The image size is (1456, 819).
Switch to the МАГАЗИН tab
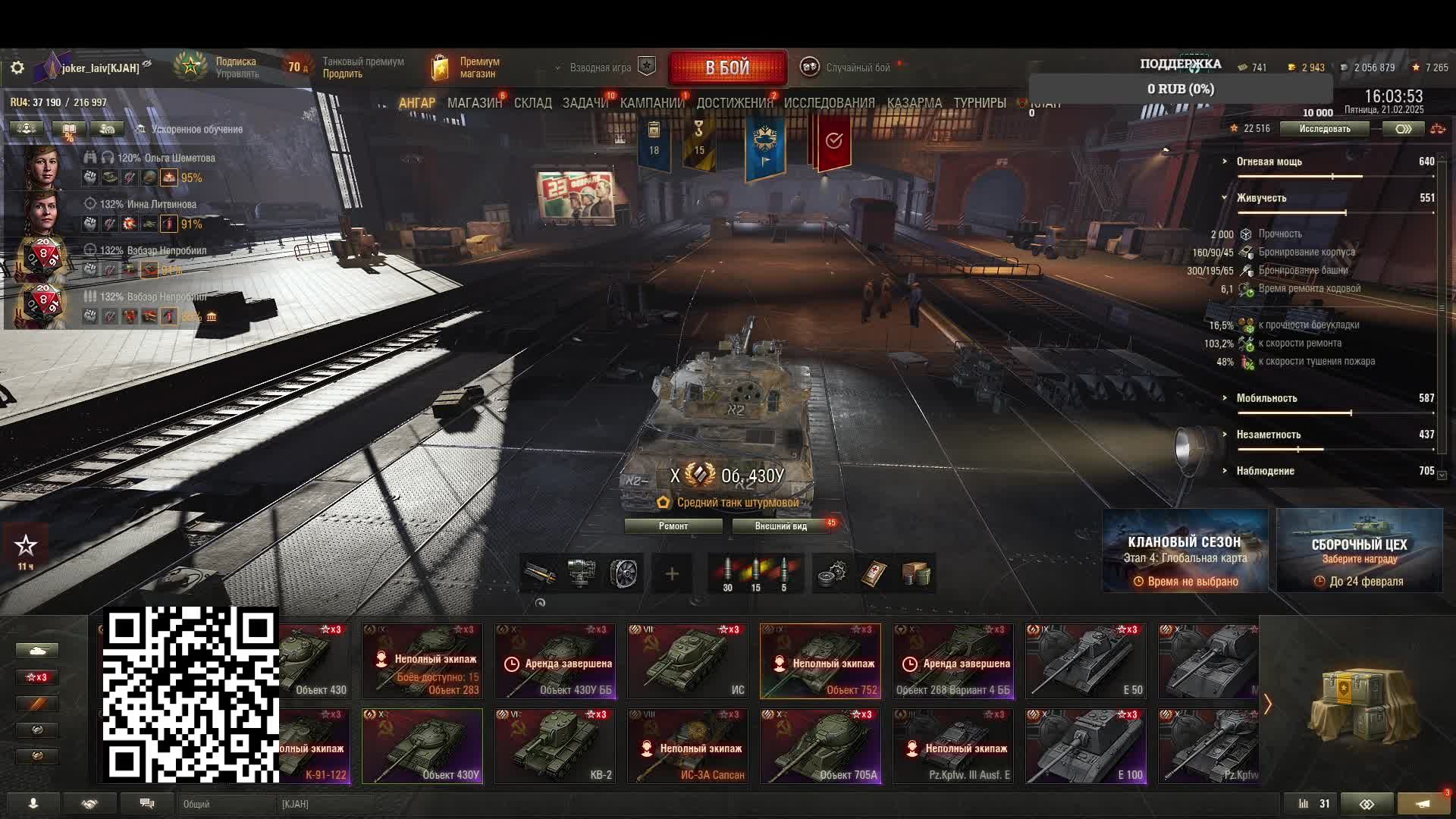pos(474,103)
